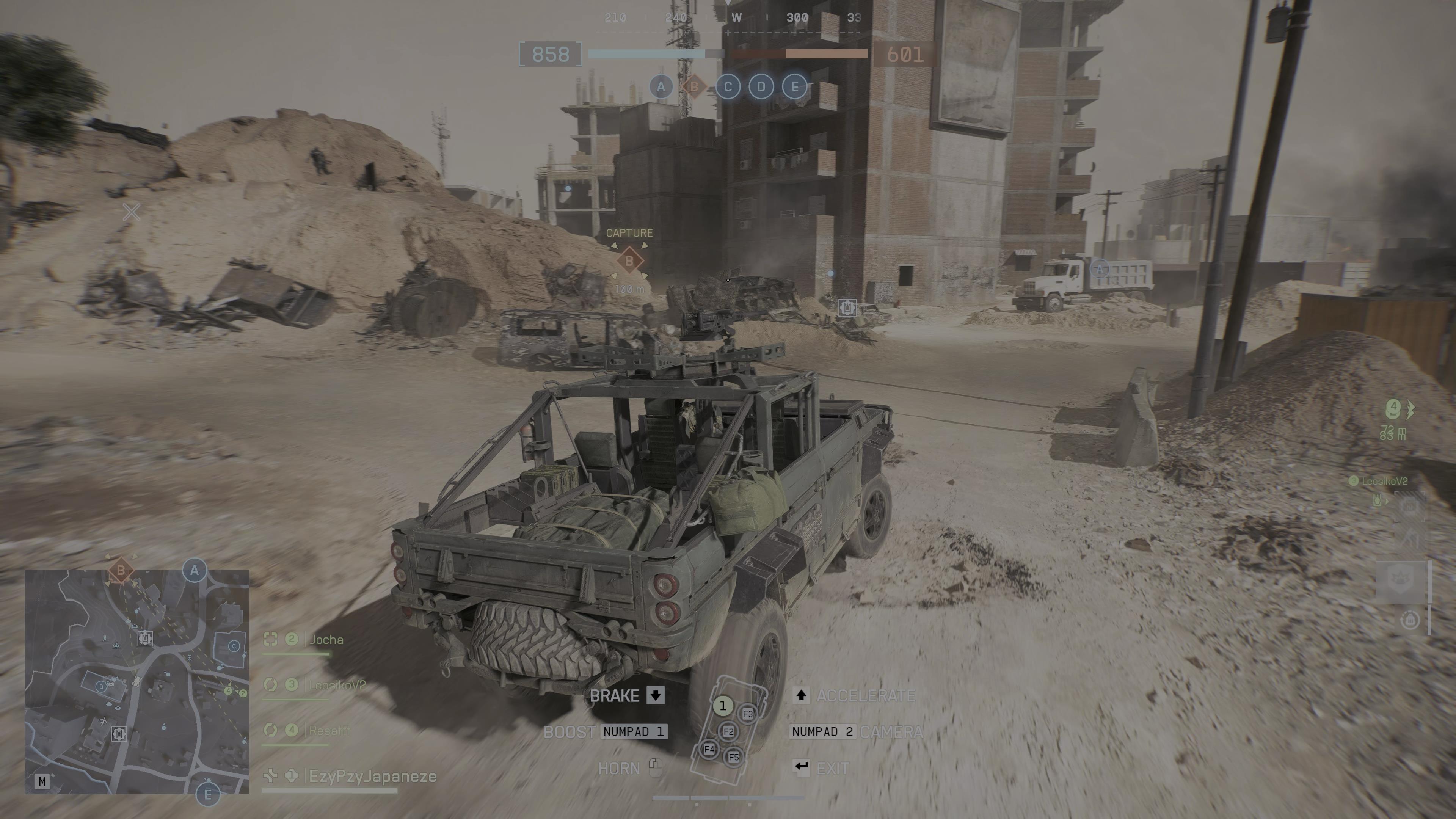Click the E marker below the minimap
This screenshot has height=819, width=1456.
tap(207, 795)
